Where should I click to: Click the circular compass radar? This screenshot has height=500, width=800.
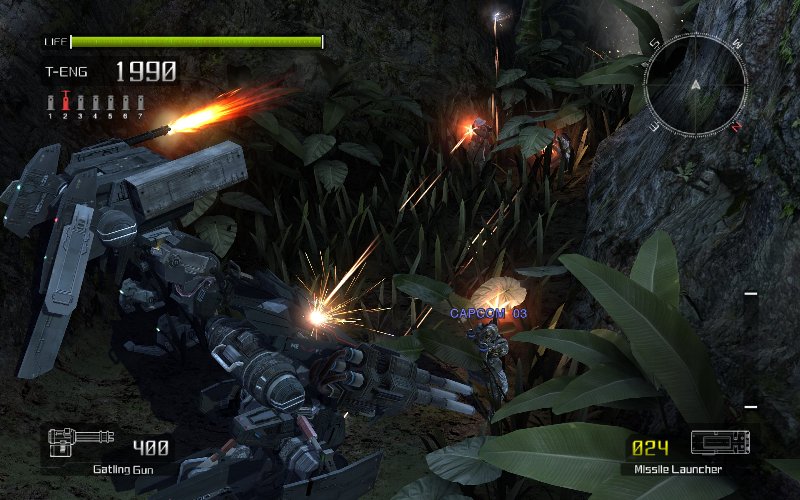[x=696, y=84]
